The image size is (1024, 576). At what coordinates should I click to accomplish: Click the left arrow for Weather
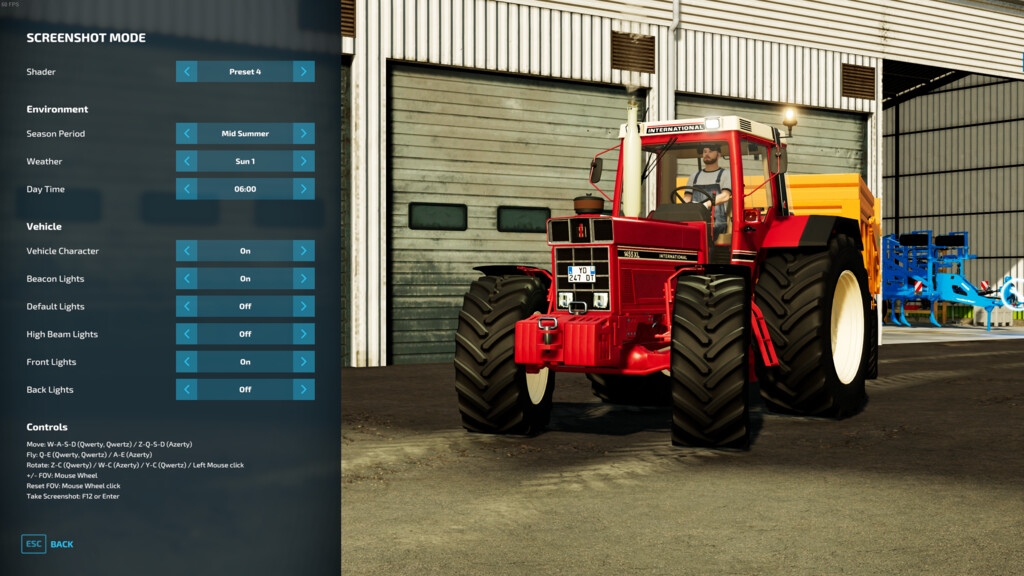coord(186,161)
